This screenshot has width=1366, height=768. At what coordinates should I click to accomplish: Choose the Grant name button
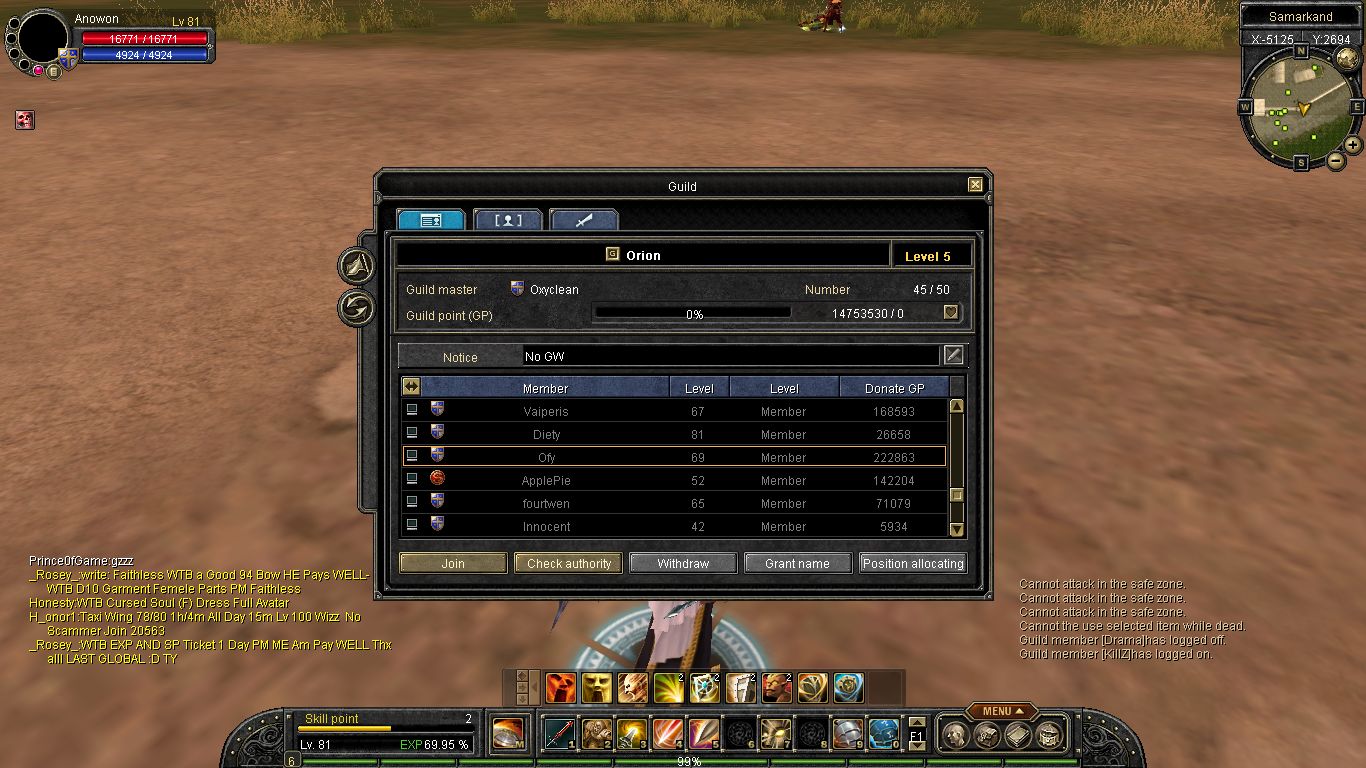797,563
